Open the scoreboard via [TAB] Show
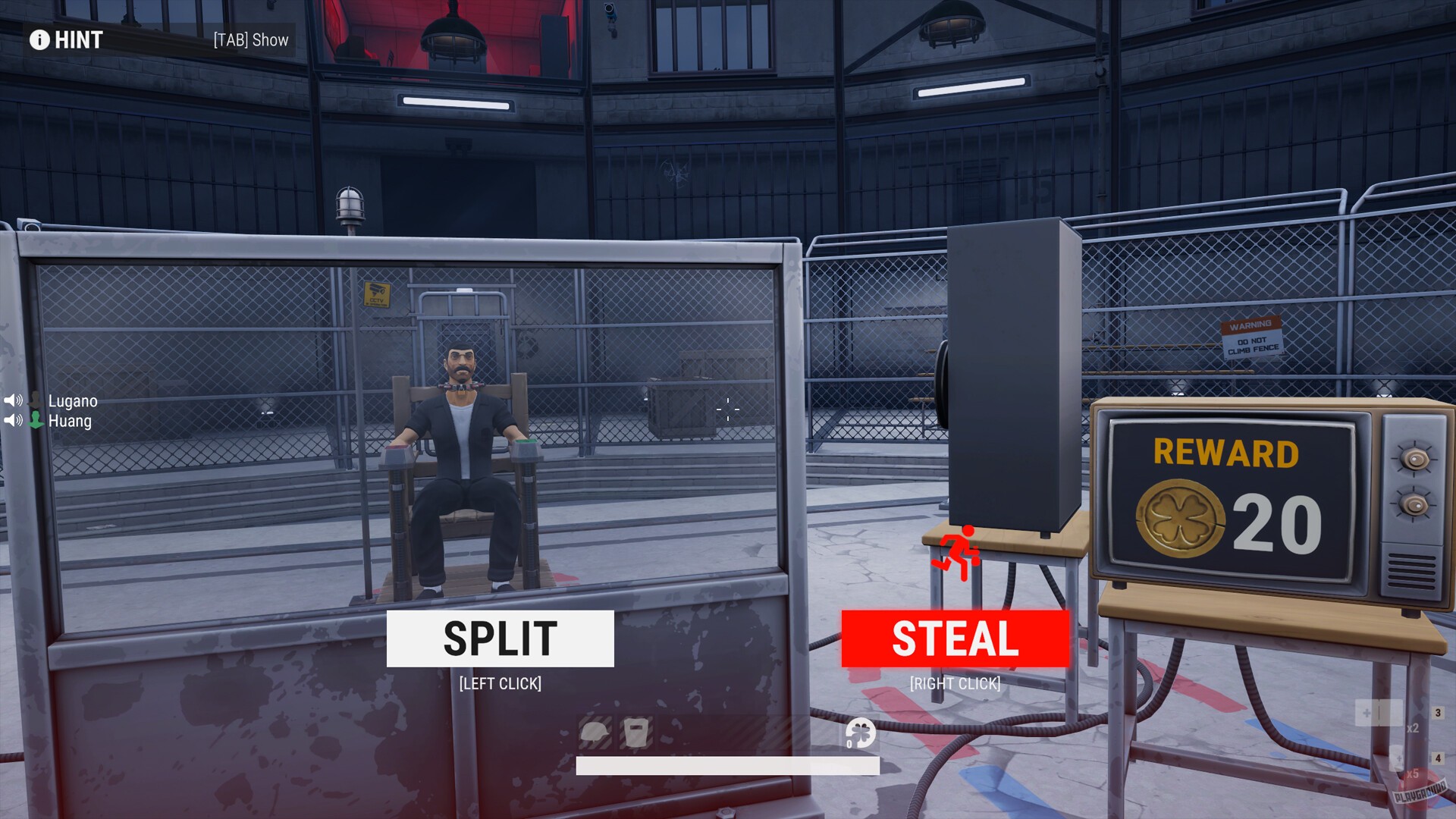This screenshot has width=1456, height=819. pyautogui.click(x=249, y=39)
